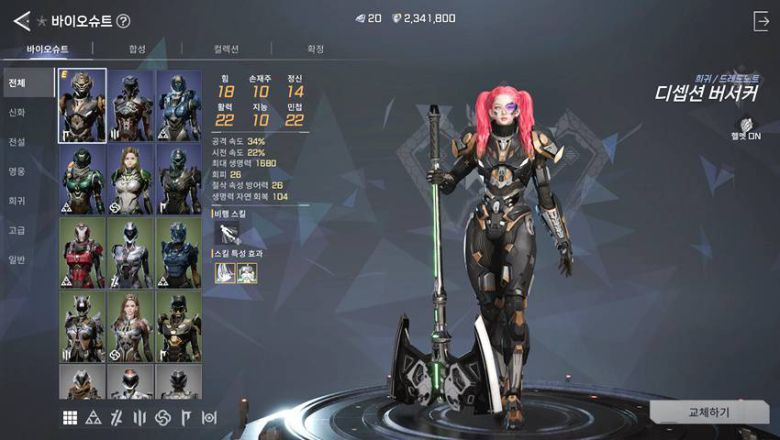
Task: Filter suits by 전설 rarity
Action: click(x=16, y=142)
